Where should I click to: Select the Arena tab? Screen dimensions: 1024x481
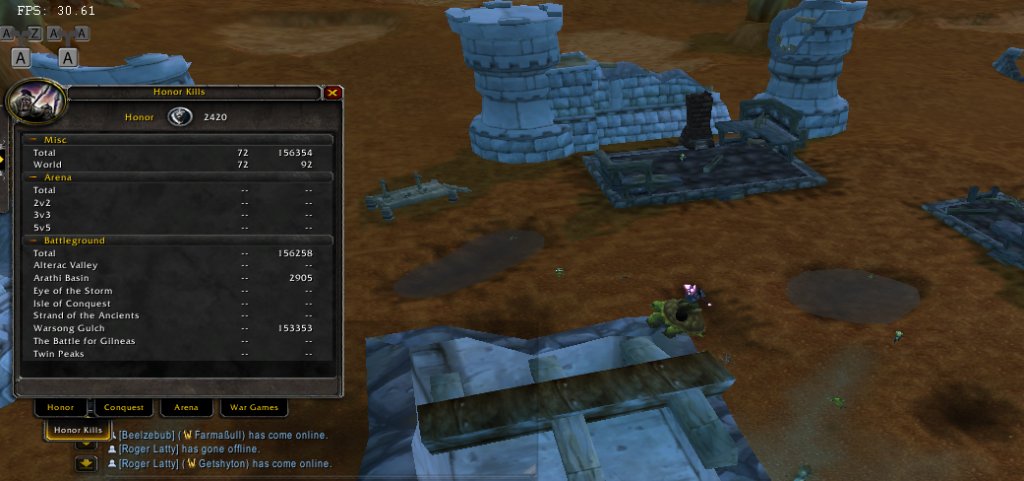(x=187, y=407)
